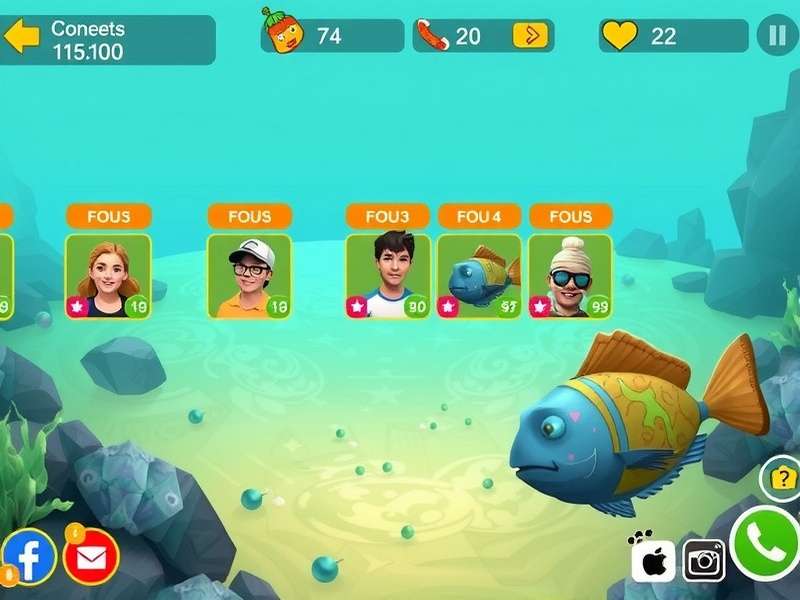Select the FOU4 blue fish card
800x600 pixels.
point(479,276)
